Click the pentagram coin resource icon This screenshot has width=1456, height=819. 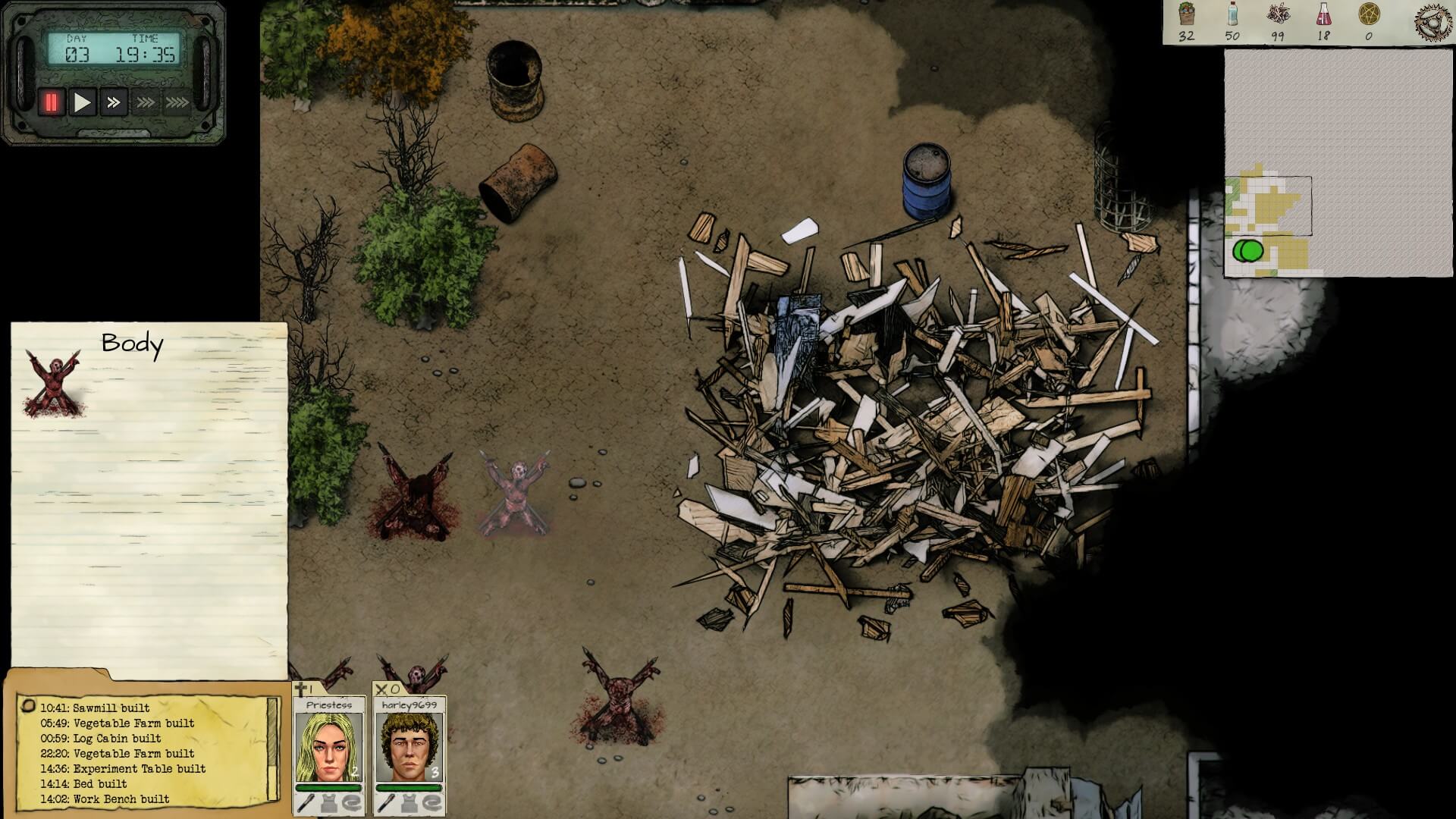click(x=1369, y=15)
